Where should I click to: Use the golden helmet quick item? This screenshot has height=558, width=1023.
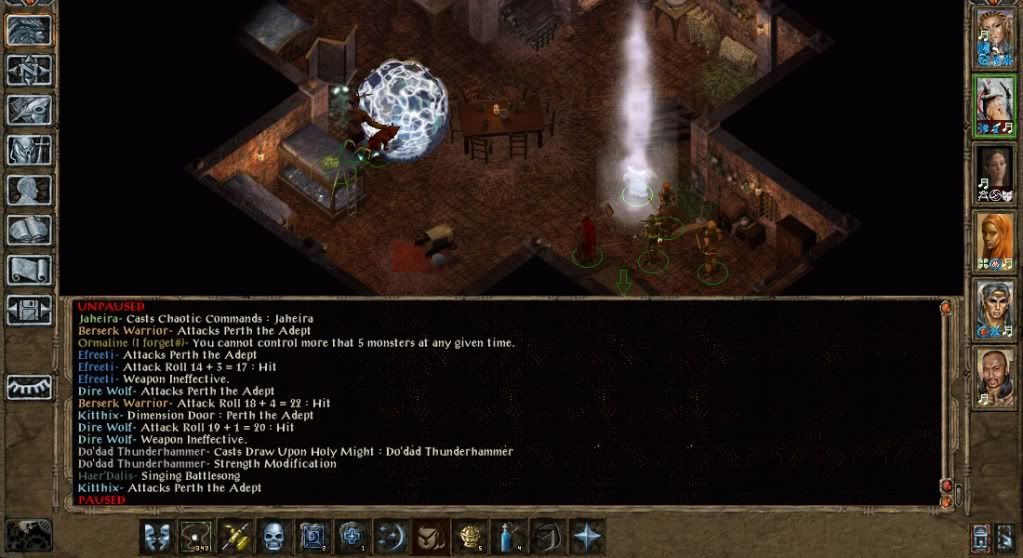coord(469,535)
